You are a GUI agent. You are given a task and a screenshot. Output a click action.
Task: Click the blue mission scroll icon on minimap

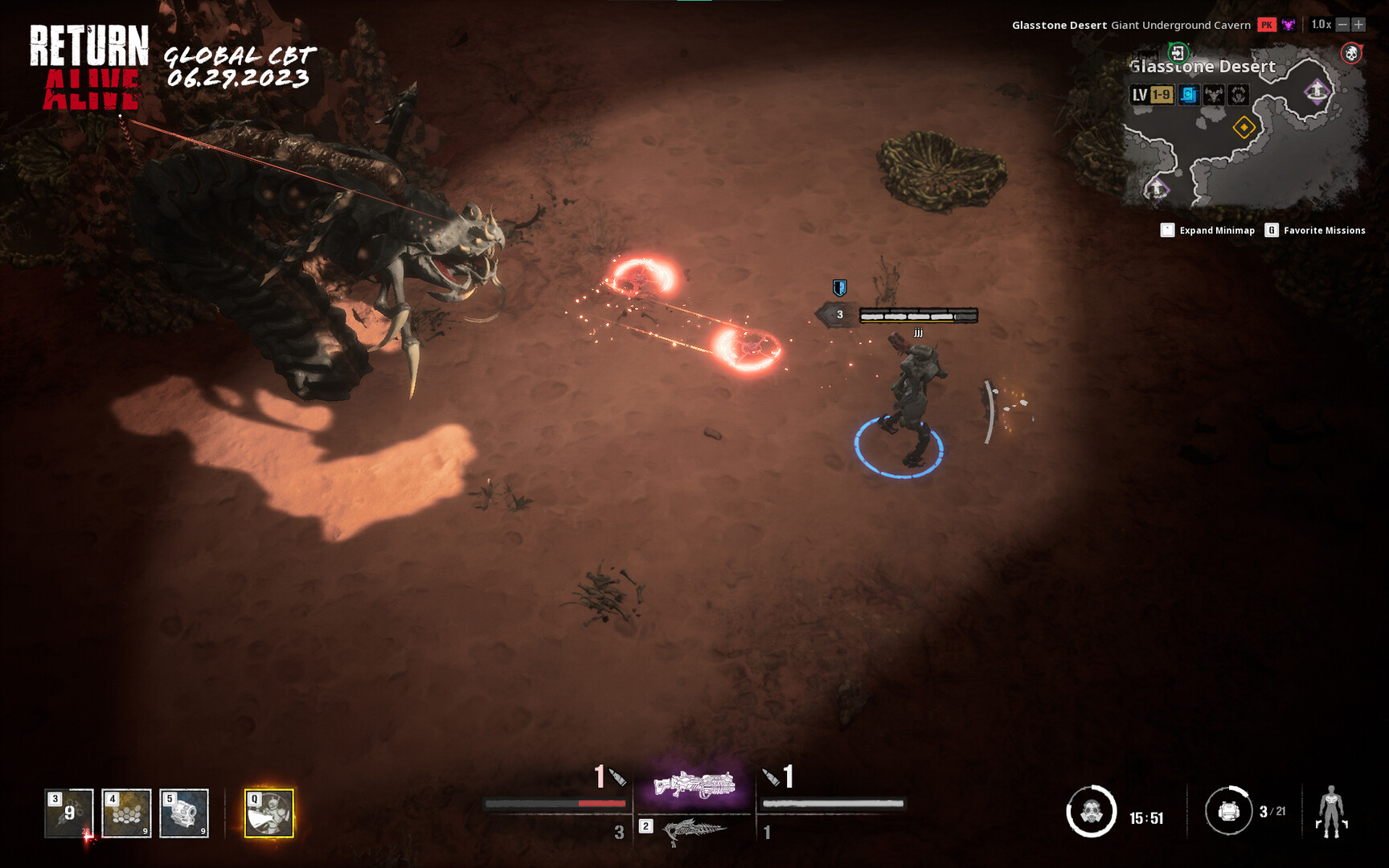click(x=1189, y=95)
